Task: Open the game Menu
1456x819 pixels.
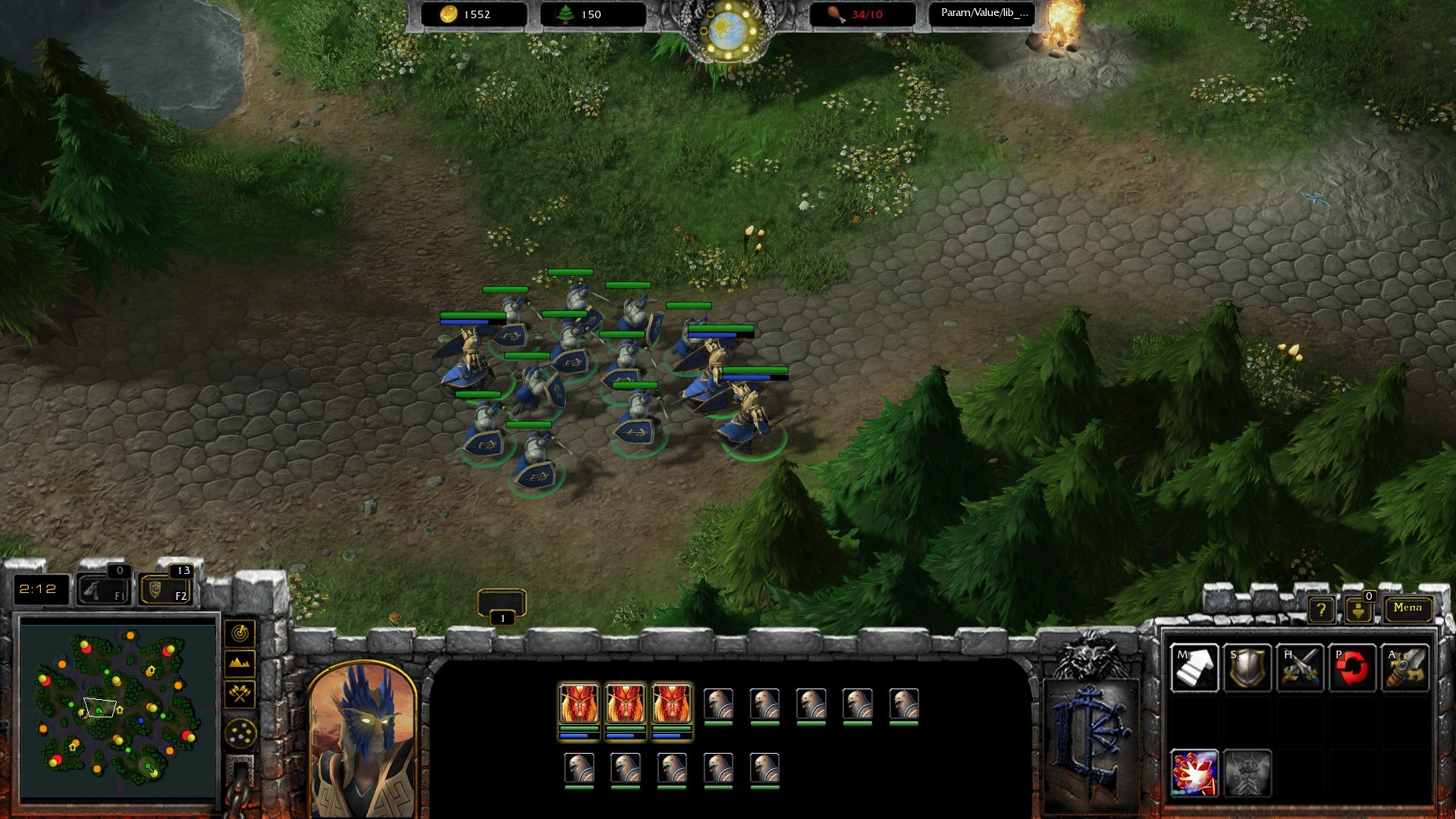Action: [x=1407, y=608]
